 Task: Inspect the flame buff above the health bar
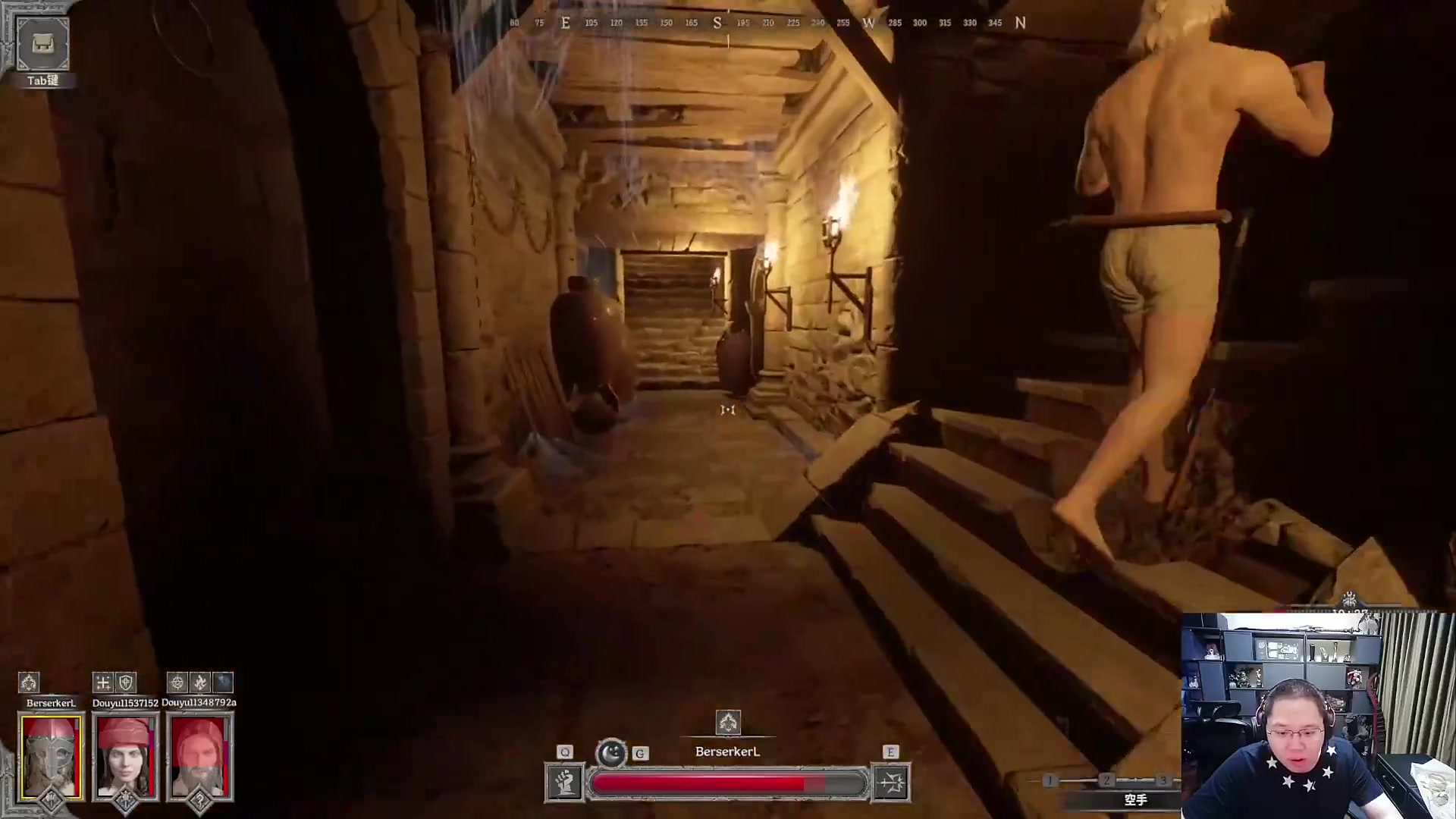728,722
